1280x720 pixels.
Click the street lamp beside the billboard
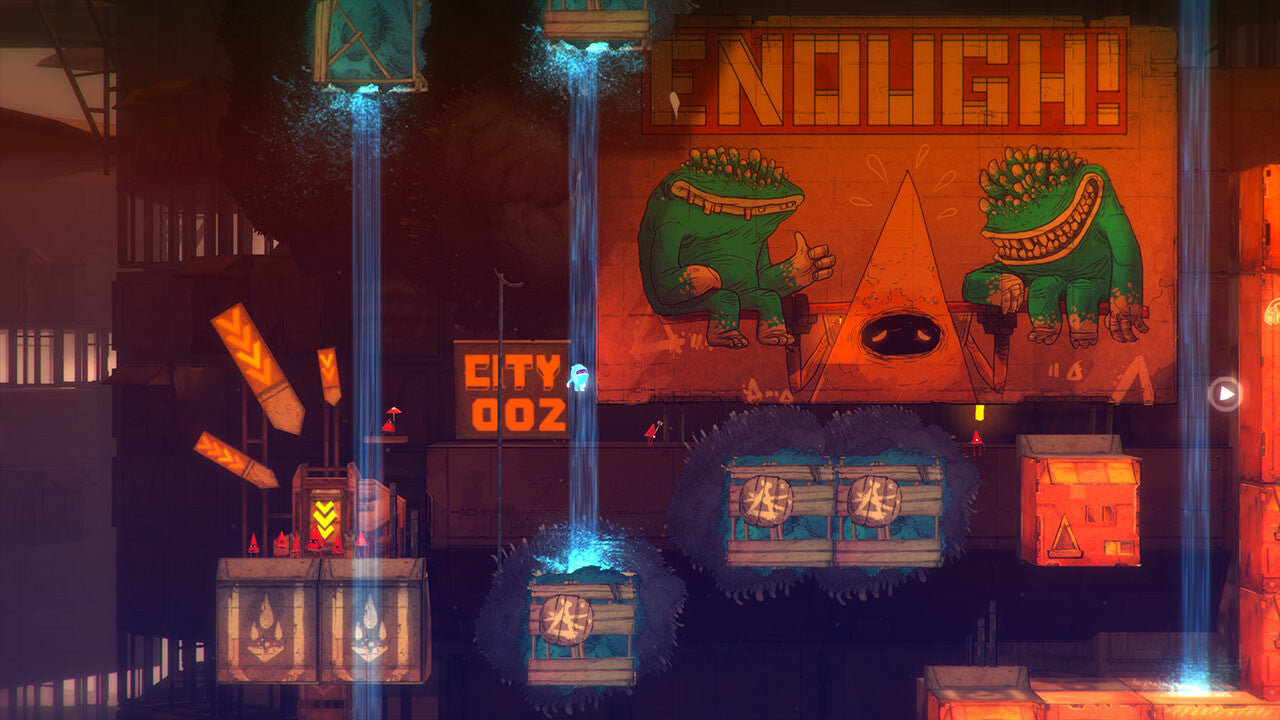[500, 300]
